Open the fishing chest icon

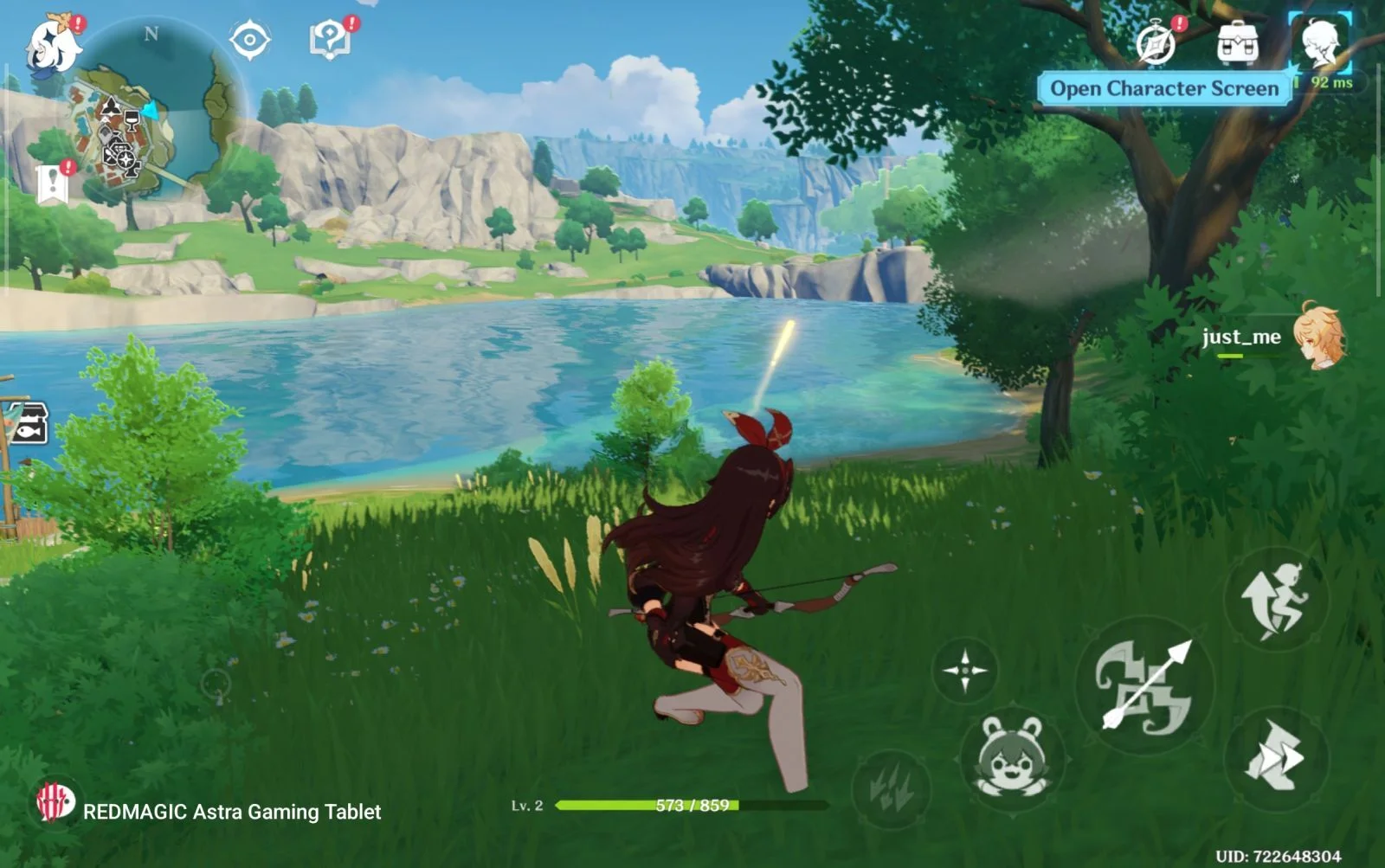point(26,424)
